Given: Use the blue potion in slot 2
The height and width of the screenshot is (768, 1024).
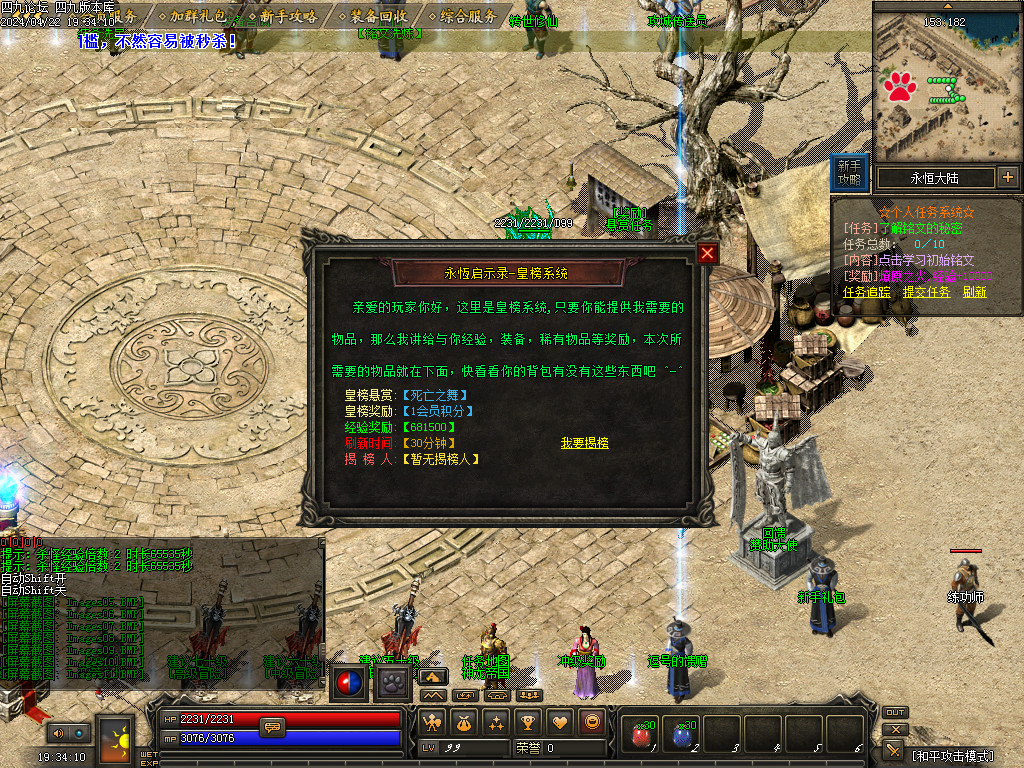Looking at the screenshot, I should [x=681, y=735].
